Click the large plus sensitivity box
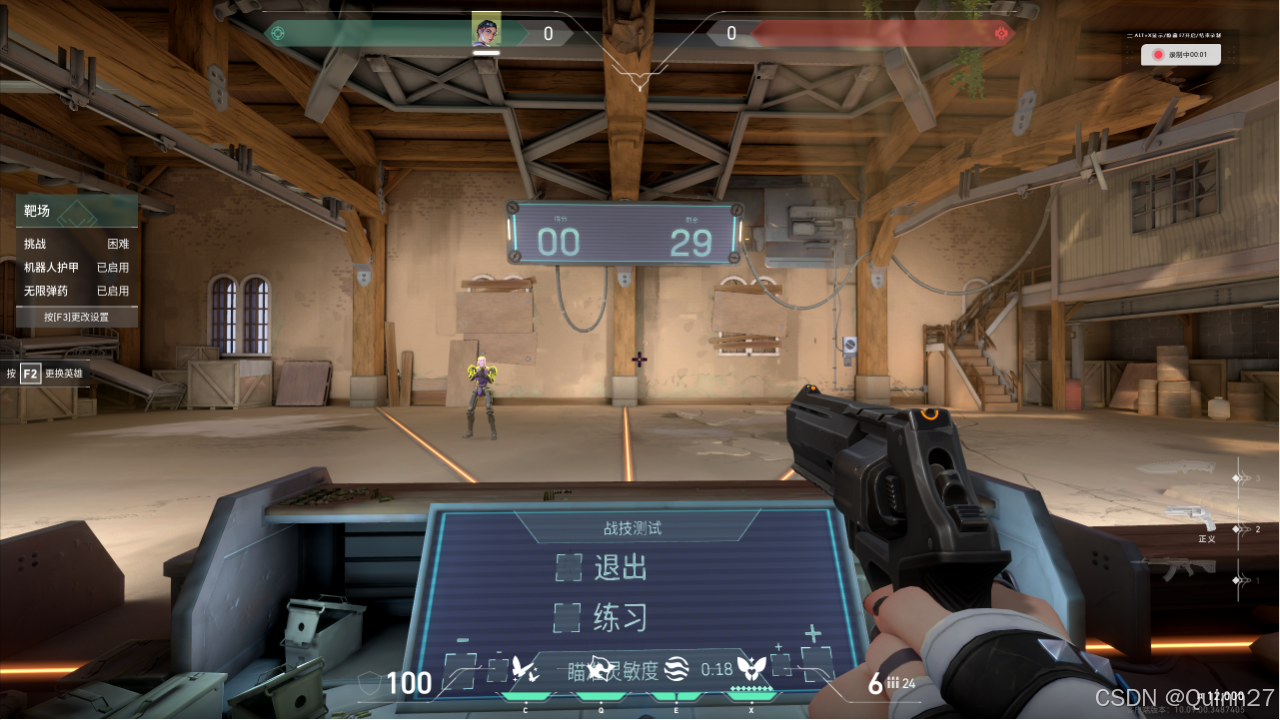Image resolution: width=1280 pixels, height=720 pixels. click(814, 664)
